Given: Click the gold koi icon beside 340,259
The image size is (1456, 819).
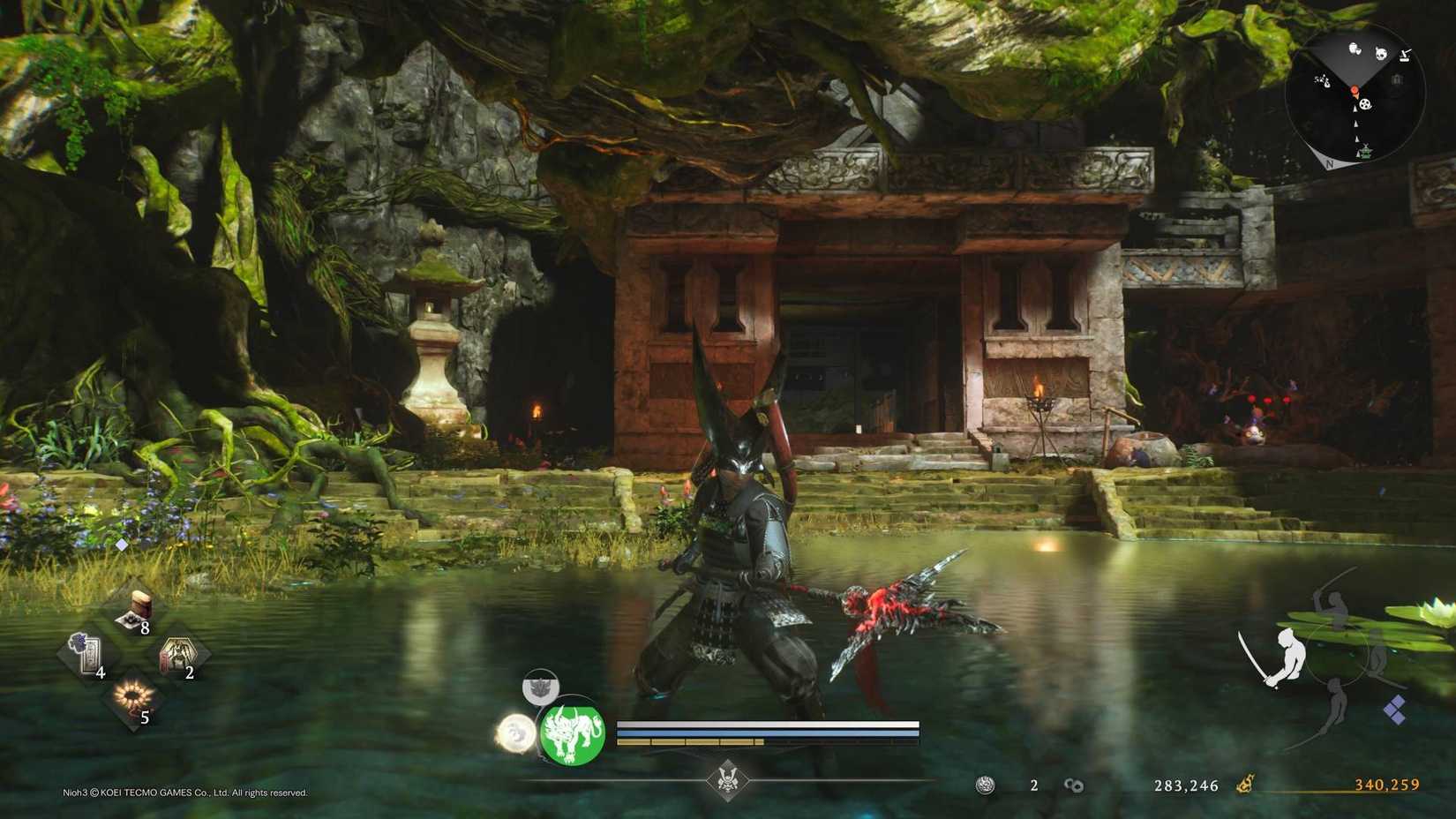Looking at the screenshot, I should tap(1246, 785).
